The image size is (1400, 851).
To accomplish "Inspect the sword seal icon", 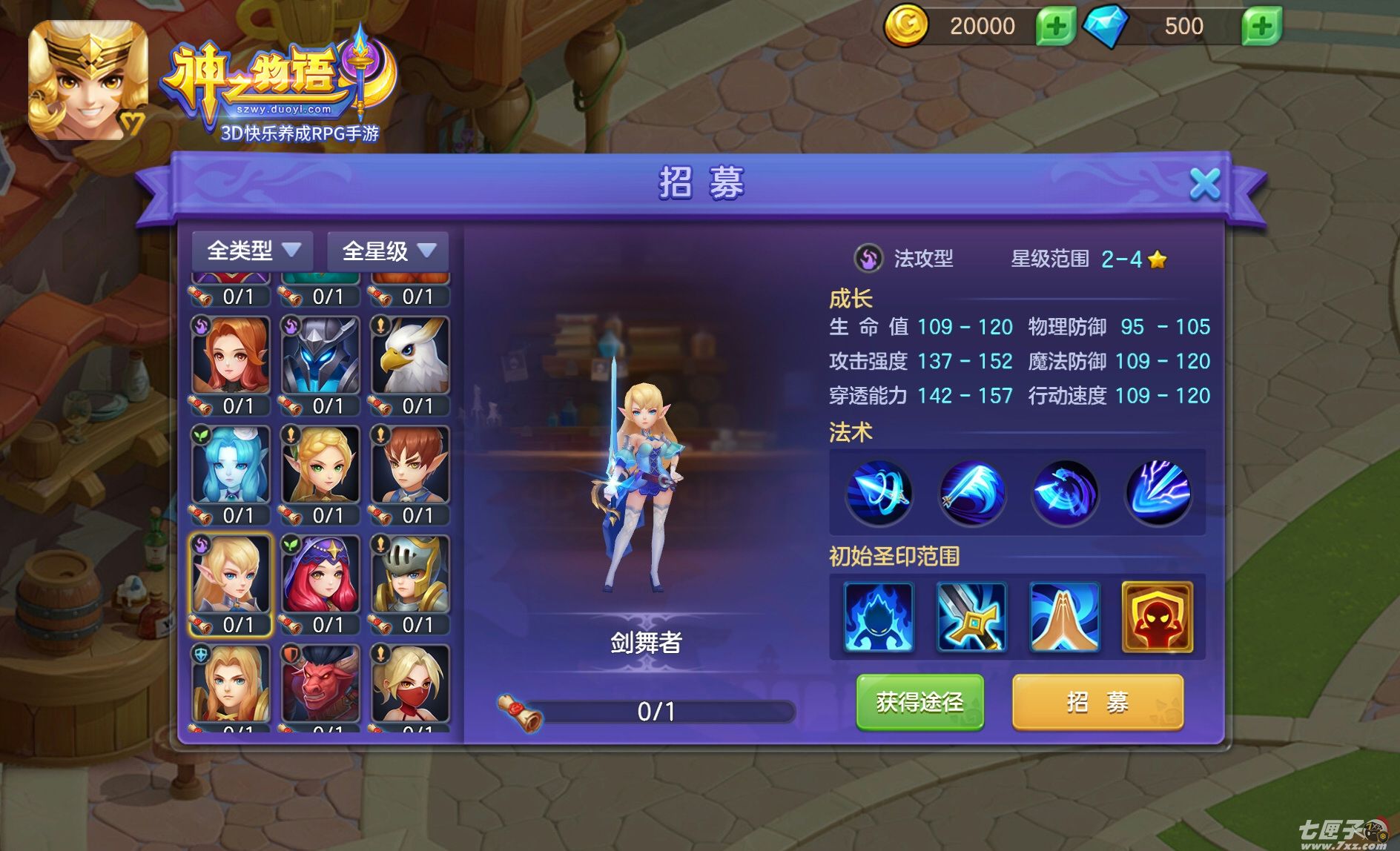I will pos(971,617).
